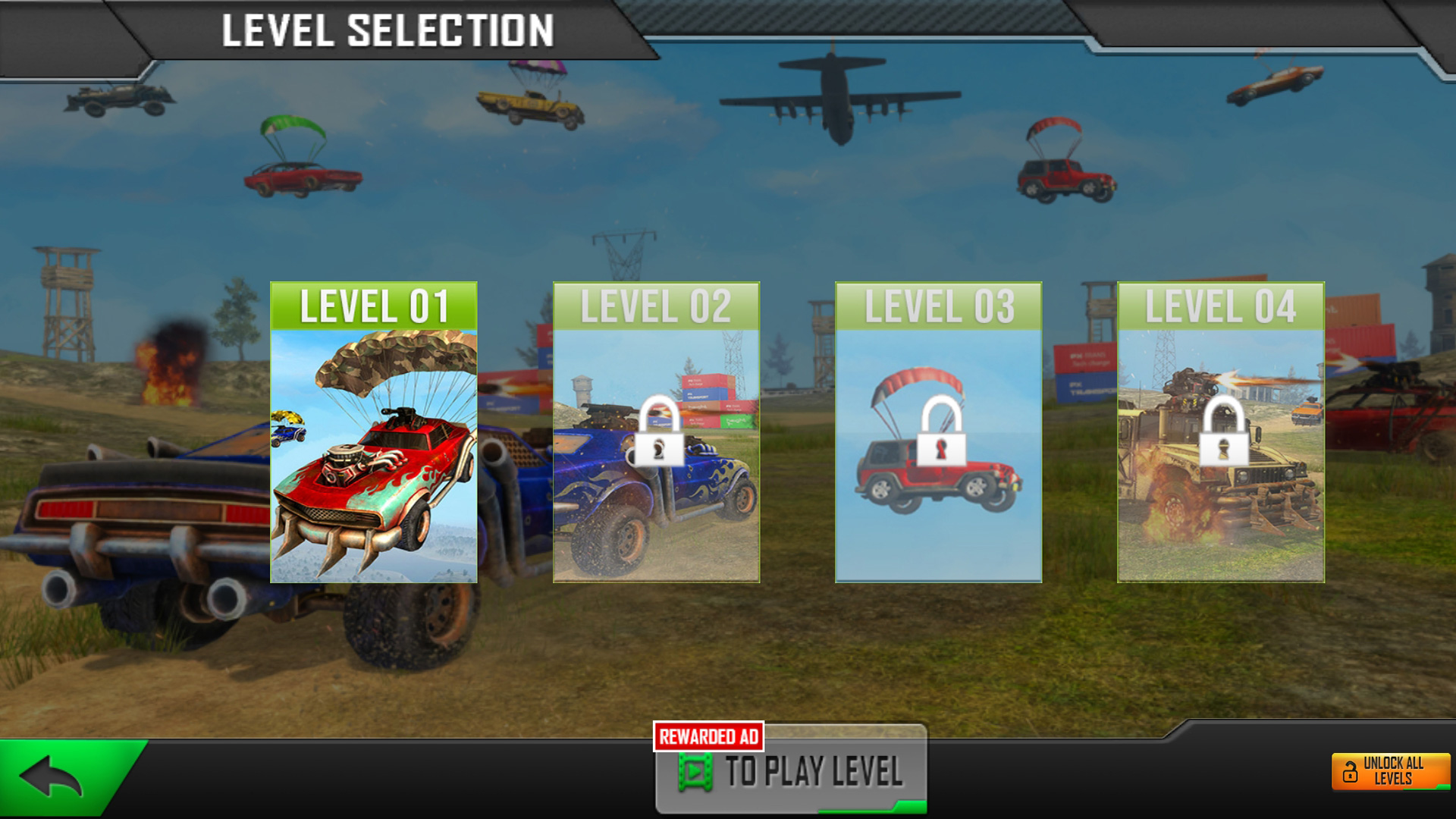Select the locked Level 04 card
1456x819 pixels.
[x=1222, y=432]
